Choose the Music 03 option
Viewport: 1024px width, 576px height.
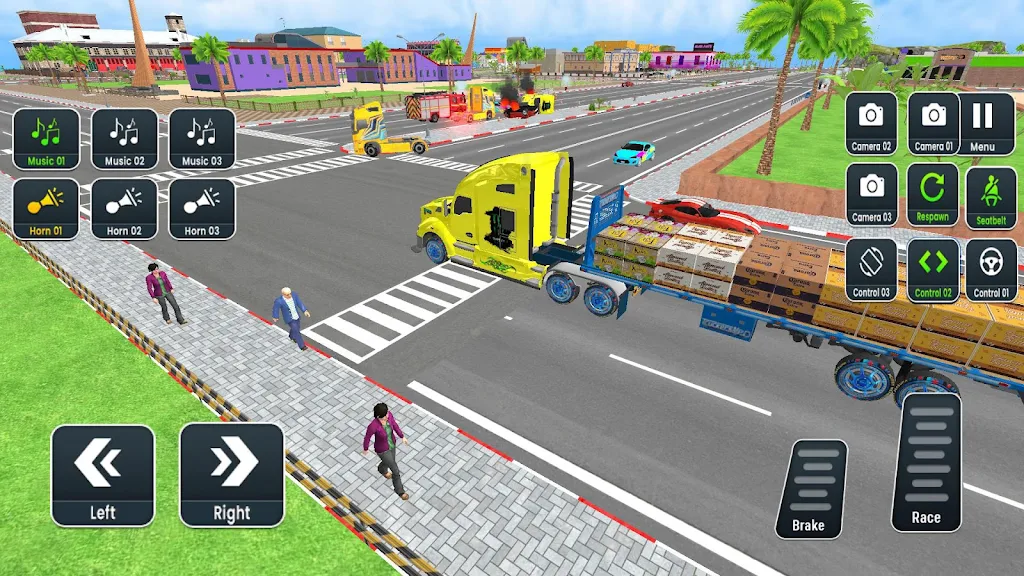point(202,138)
